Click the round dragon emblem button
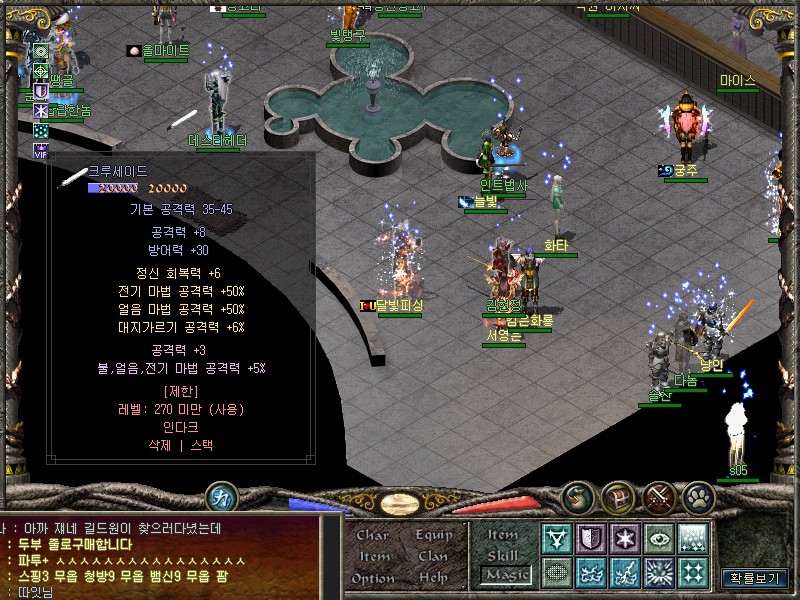Screen dimensions: 800x600 point(579,496)
